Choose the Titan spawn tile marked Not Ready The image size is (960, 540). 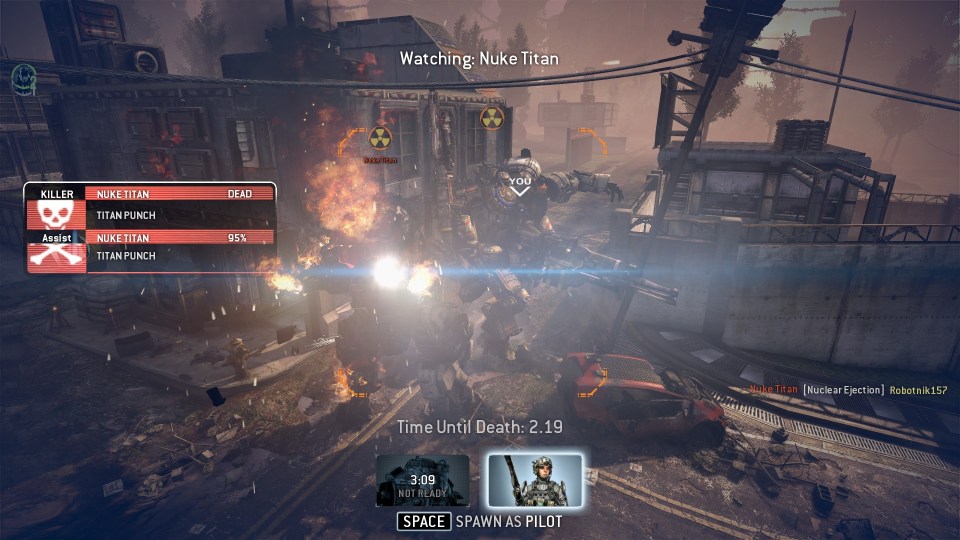click(x=423, y=480)
